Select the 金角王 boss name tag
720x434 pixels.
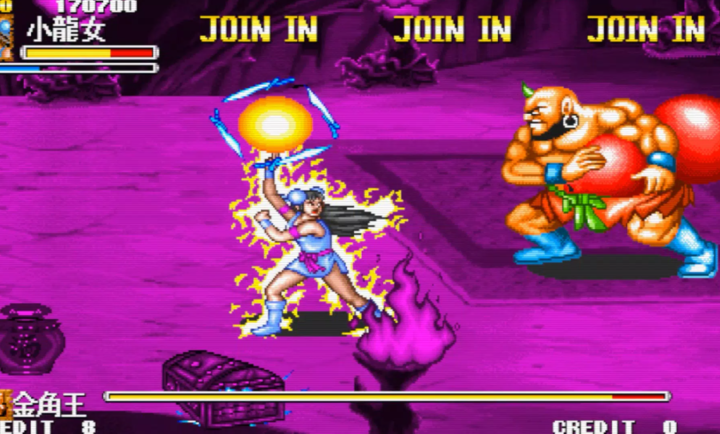[x=49, y=405]
